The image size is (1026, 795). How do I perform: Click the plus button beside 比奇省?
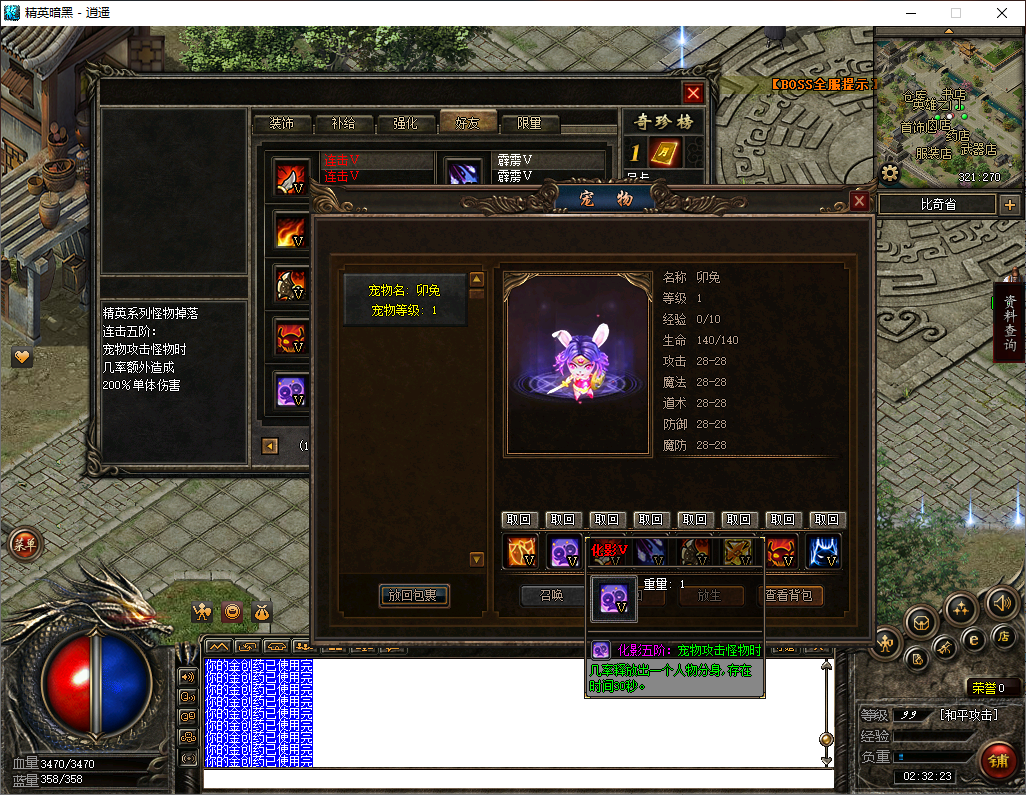(x=1010, y=205)
